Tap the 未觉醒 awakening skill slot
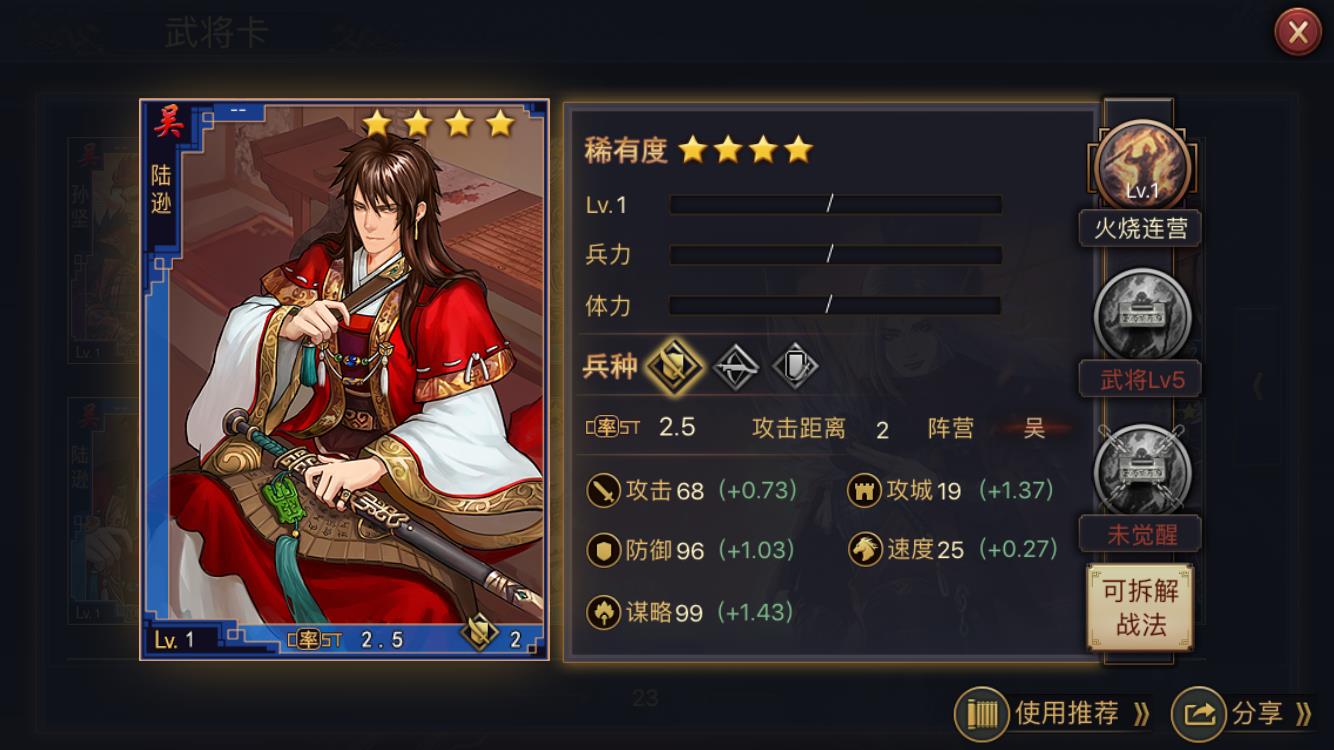This screenshot has width=1334, height=750. pos(1142,470)
